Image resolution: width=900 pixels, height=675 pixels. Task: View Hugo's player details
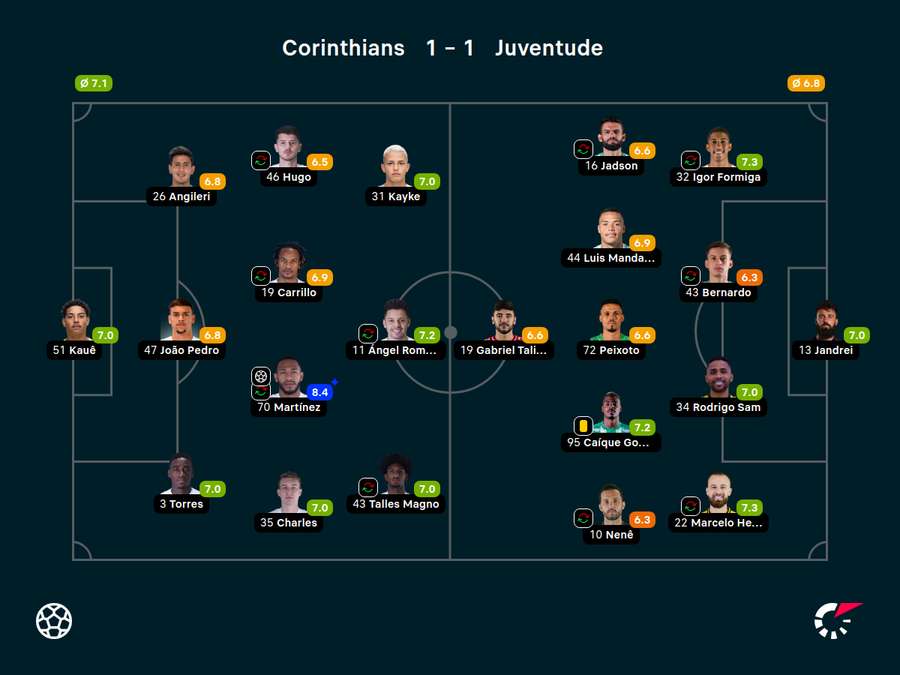[288, 149]
